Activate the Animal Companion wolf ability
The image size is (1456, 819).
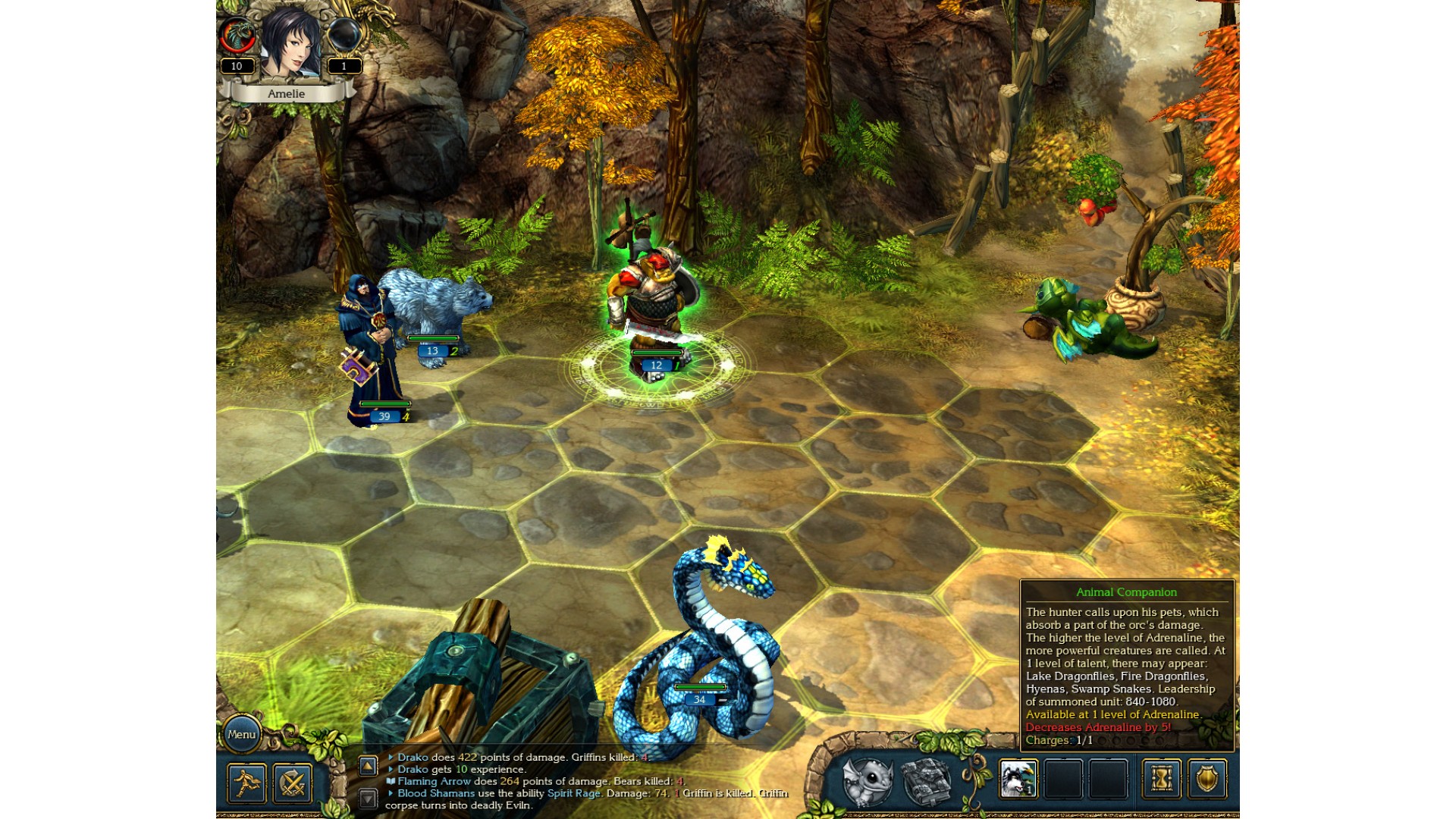[x=1018, y=779]
